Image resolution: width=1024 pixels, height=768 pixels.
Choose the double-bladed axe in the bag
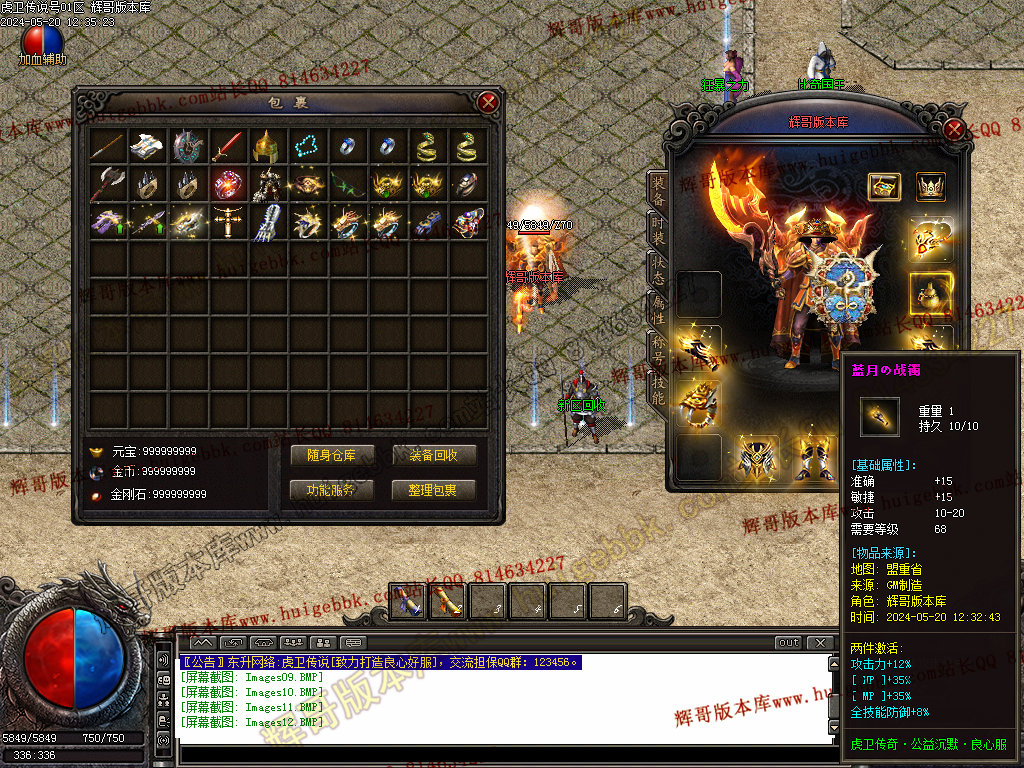point(107,184)
